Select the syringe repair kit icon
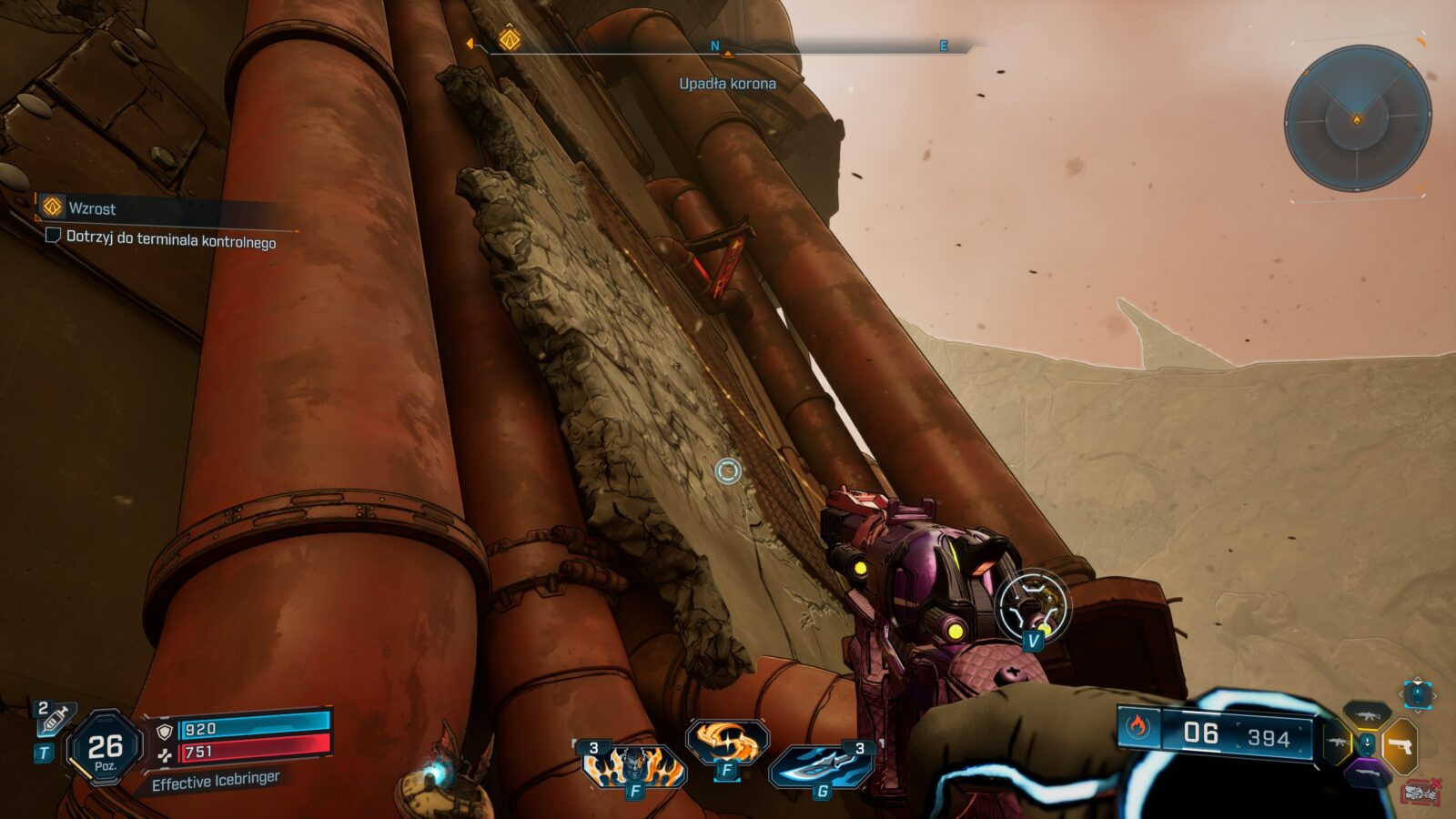 tap(53, 721)
